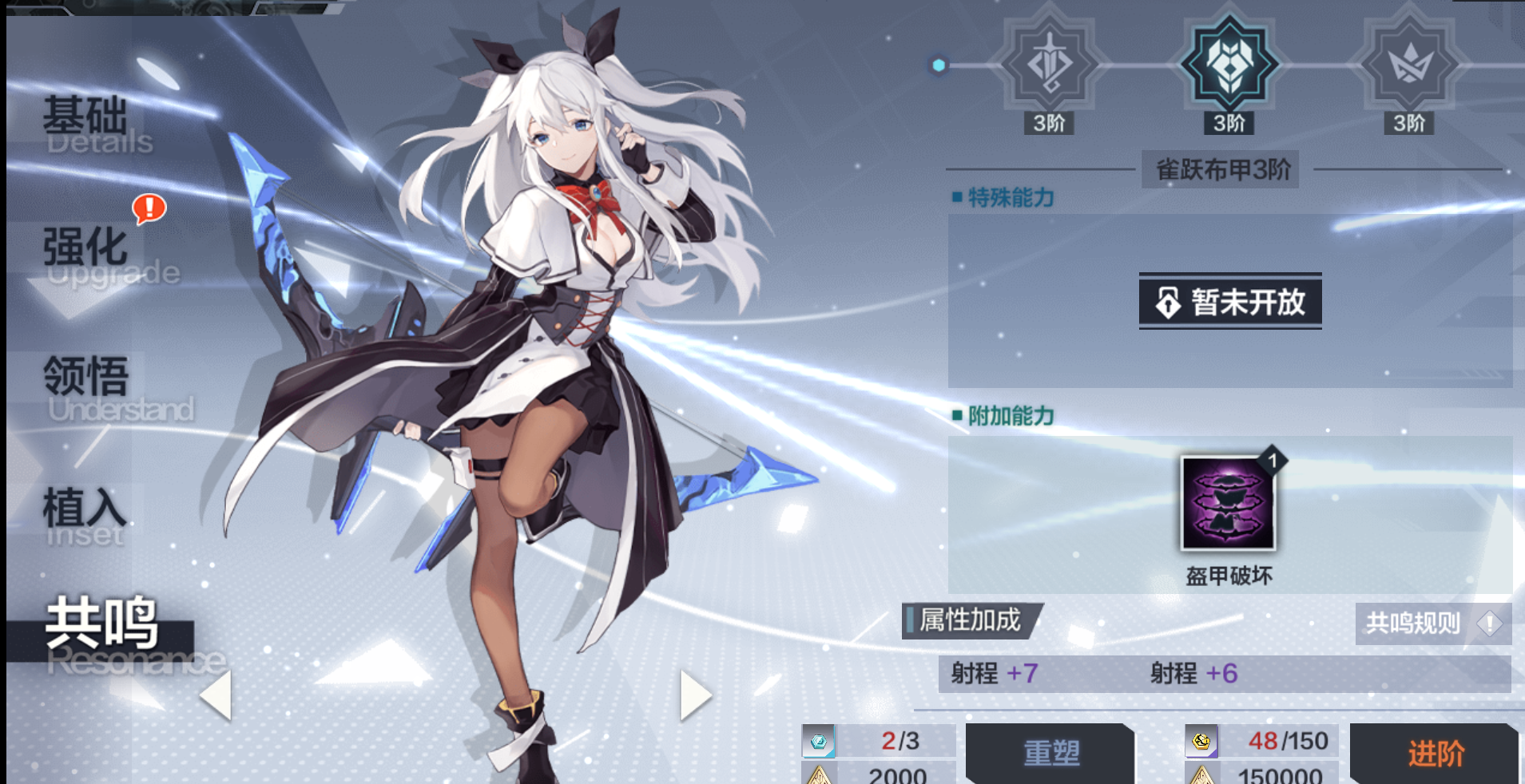Click the lock icon on 暂未开放
This screenshot has height=784, width=1525.
[x=1169, y=303]
